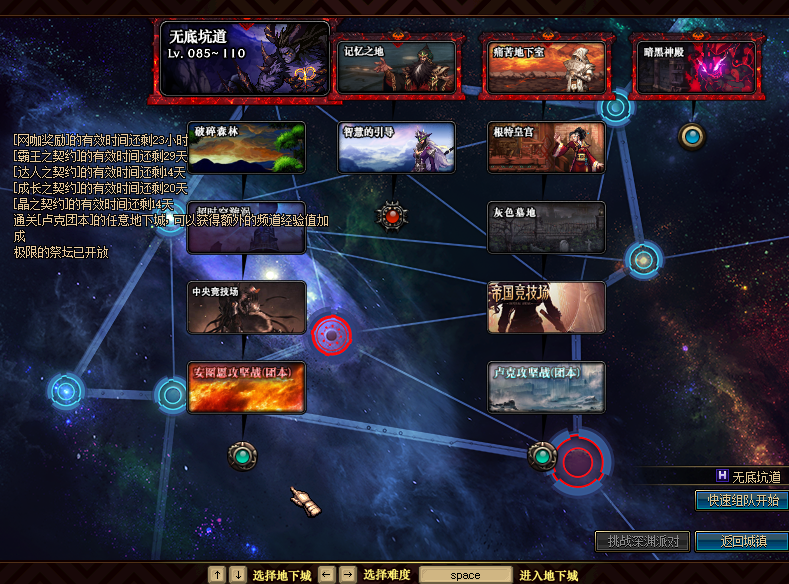Start quick party with 快速组队开始
Viewport: 789px width, 584px height.
coord(741,500)
